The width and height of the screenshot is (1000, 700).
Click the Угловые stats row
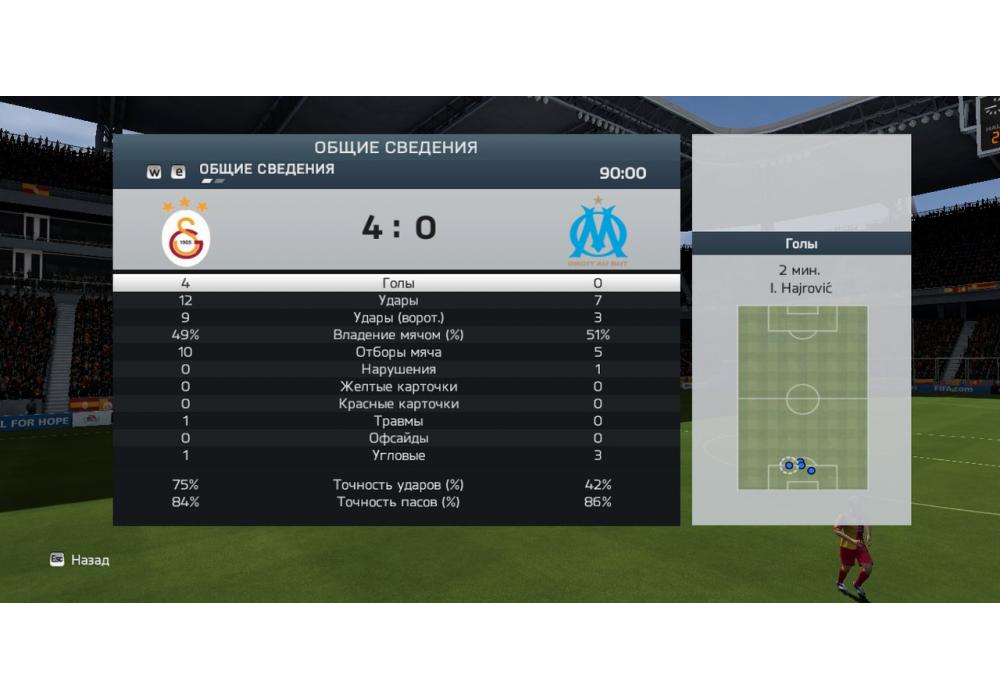coord(398,455)
